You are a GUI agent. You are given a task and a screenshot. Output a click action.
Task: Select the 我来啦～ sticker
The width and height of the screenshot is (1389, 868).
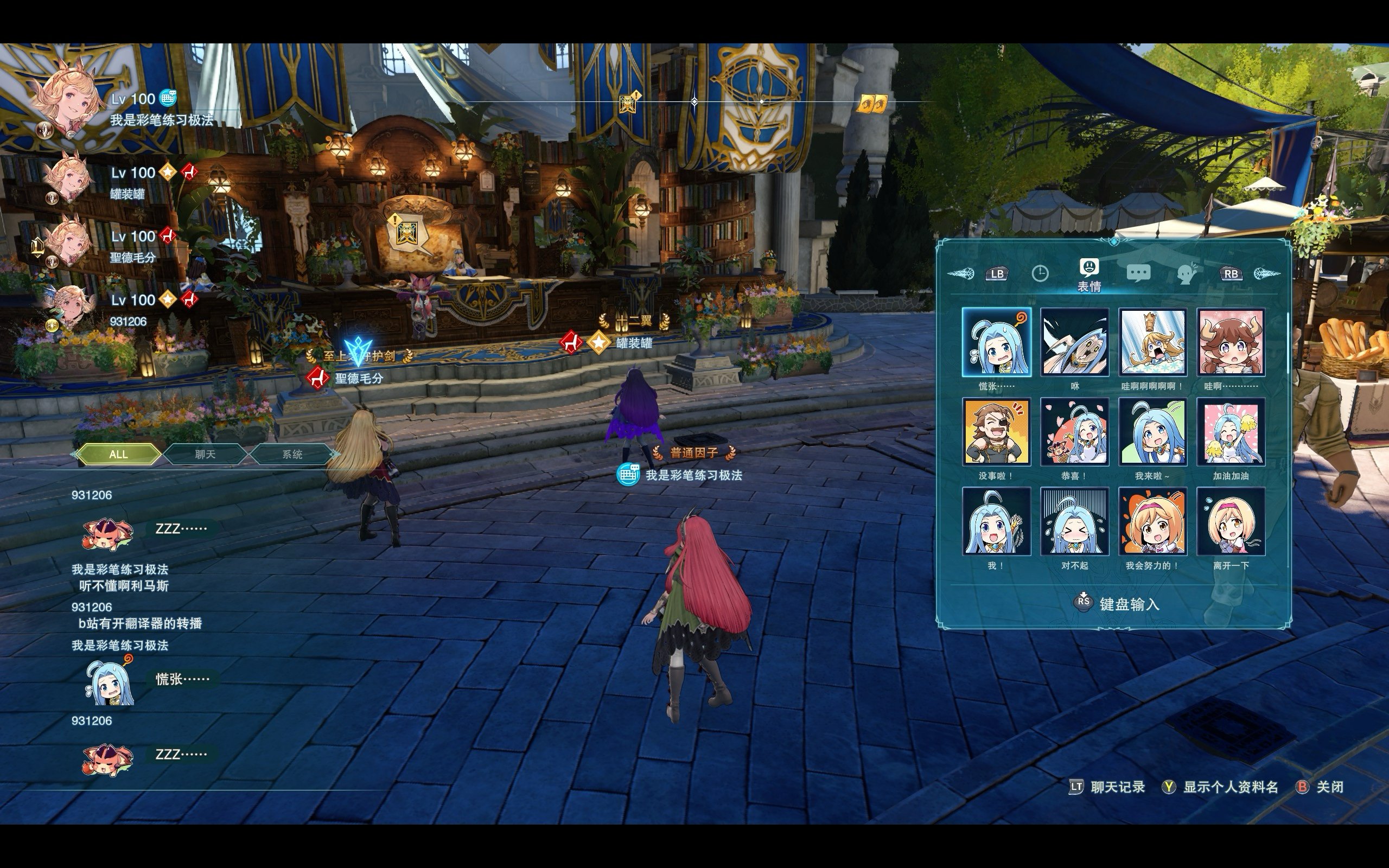pos(1152,432)
